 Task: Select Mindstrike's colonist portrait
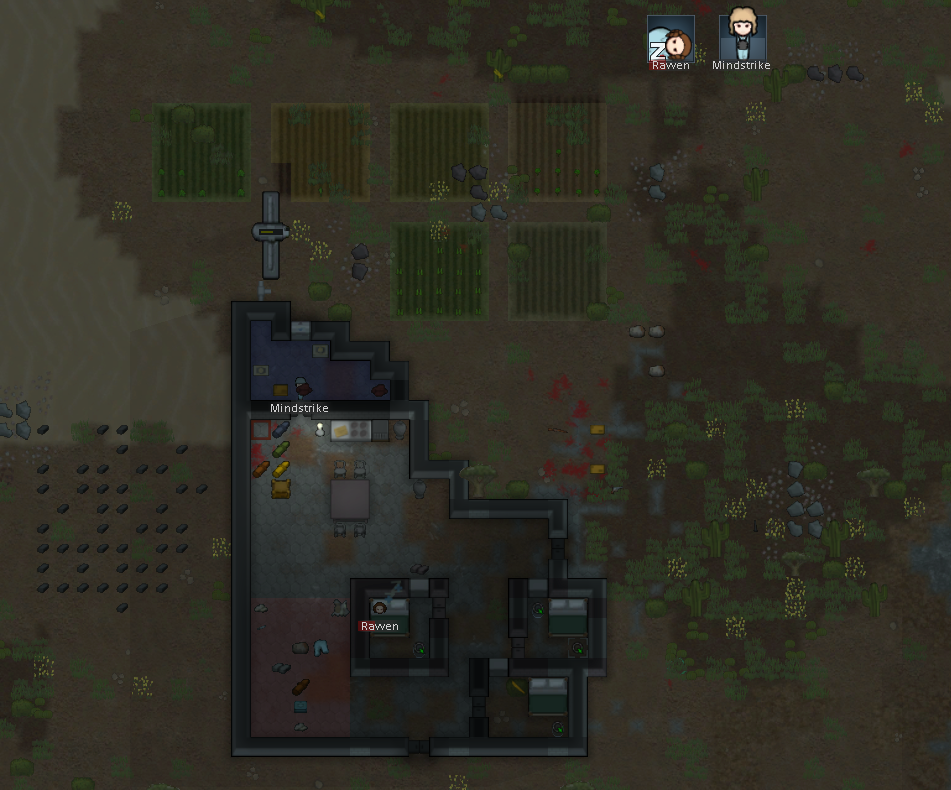click(x=742, y=38)
